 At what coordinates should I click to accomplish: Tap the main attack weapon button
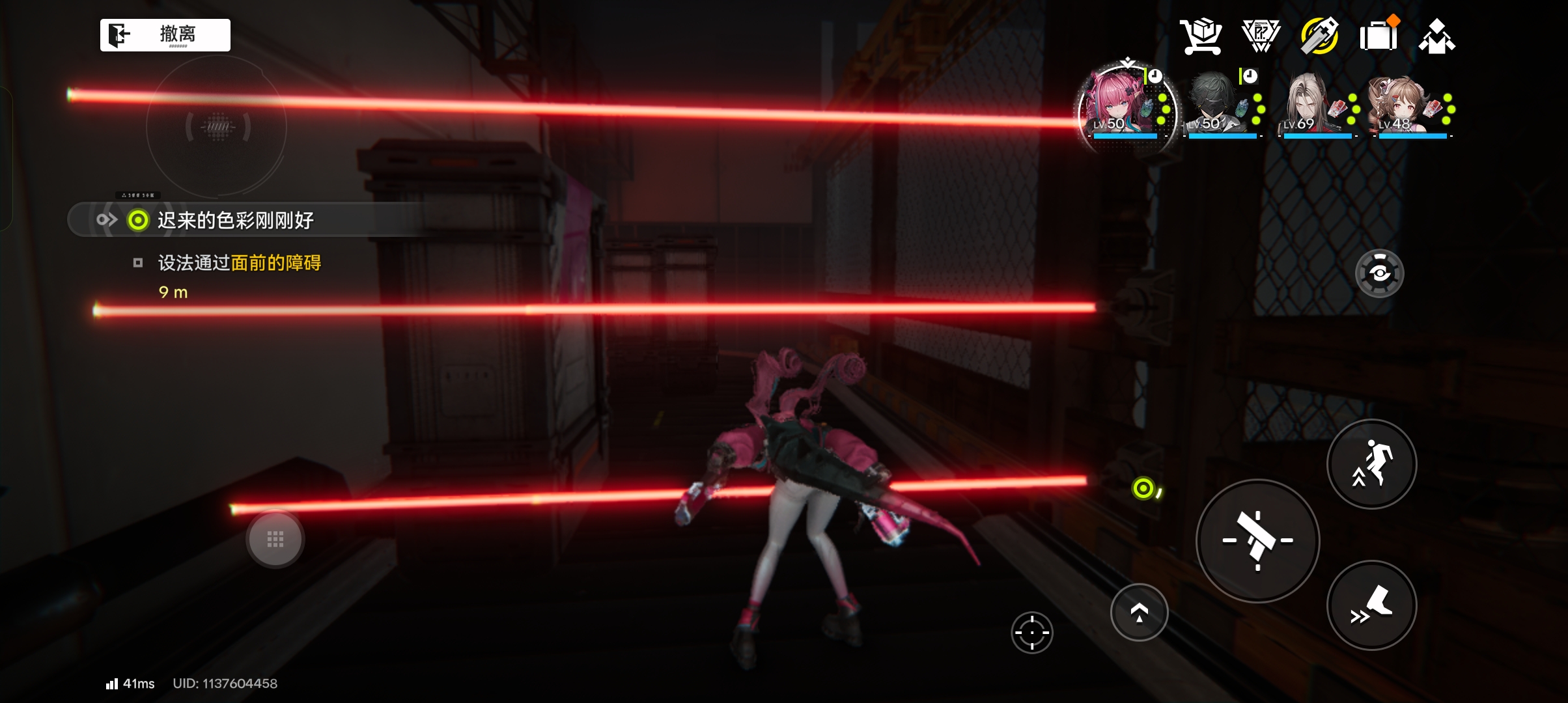(x=1257, y=541)
